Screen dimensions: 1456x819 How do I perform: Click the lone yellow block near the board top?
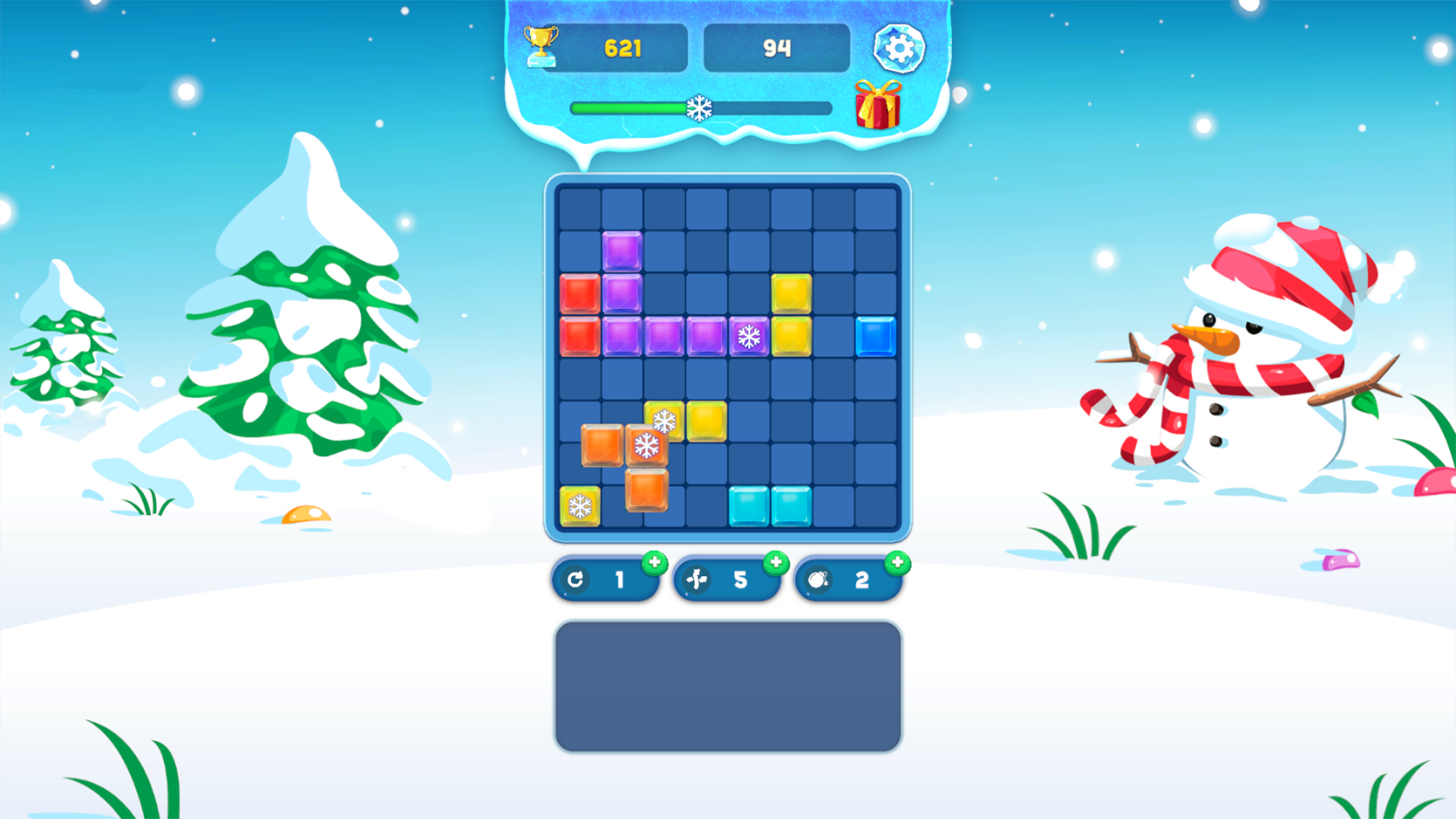click(792, 293)
